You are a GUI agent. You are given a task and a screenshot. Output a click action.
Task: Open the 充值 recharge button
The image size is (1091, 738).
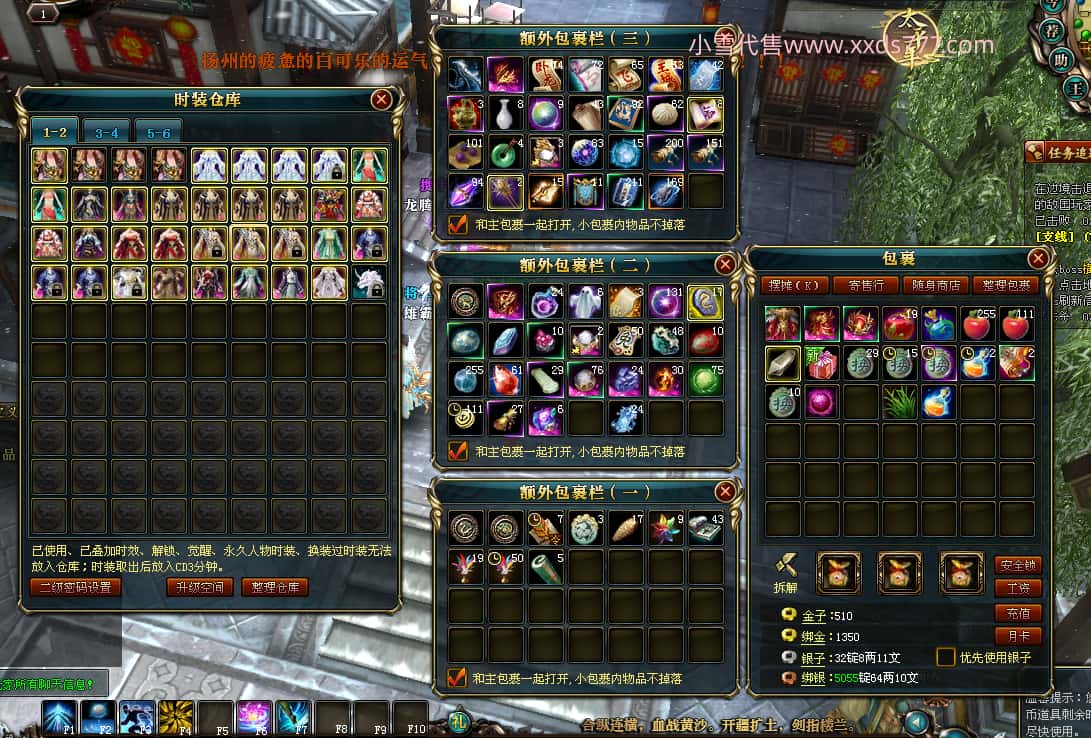tap(1018, 613)
